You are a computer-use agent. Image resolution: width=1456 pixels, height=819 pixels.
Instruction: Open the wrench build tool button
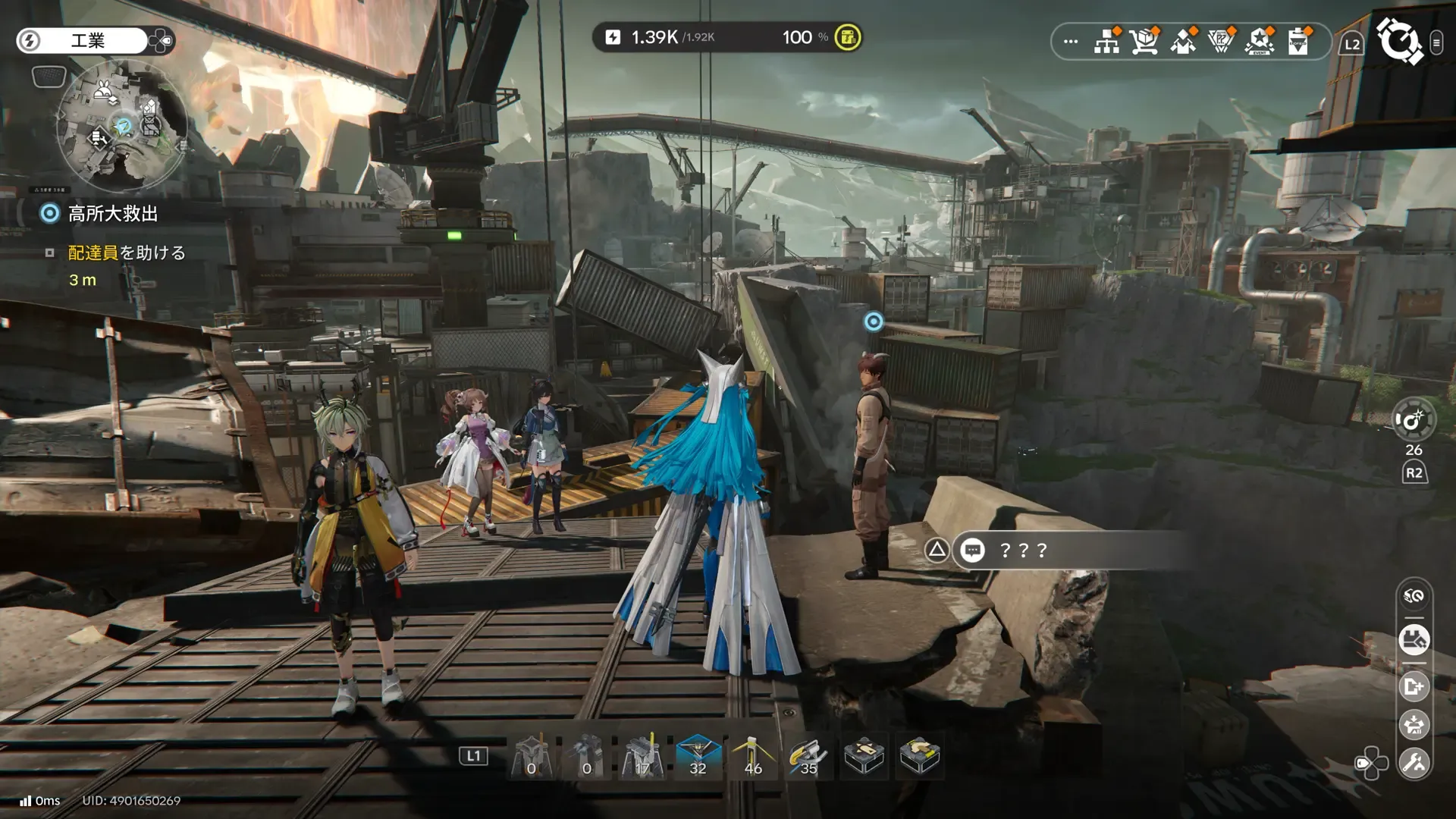[1414, 763]
